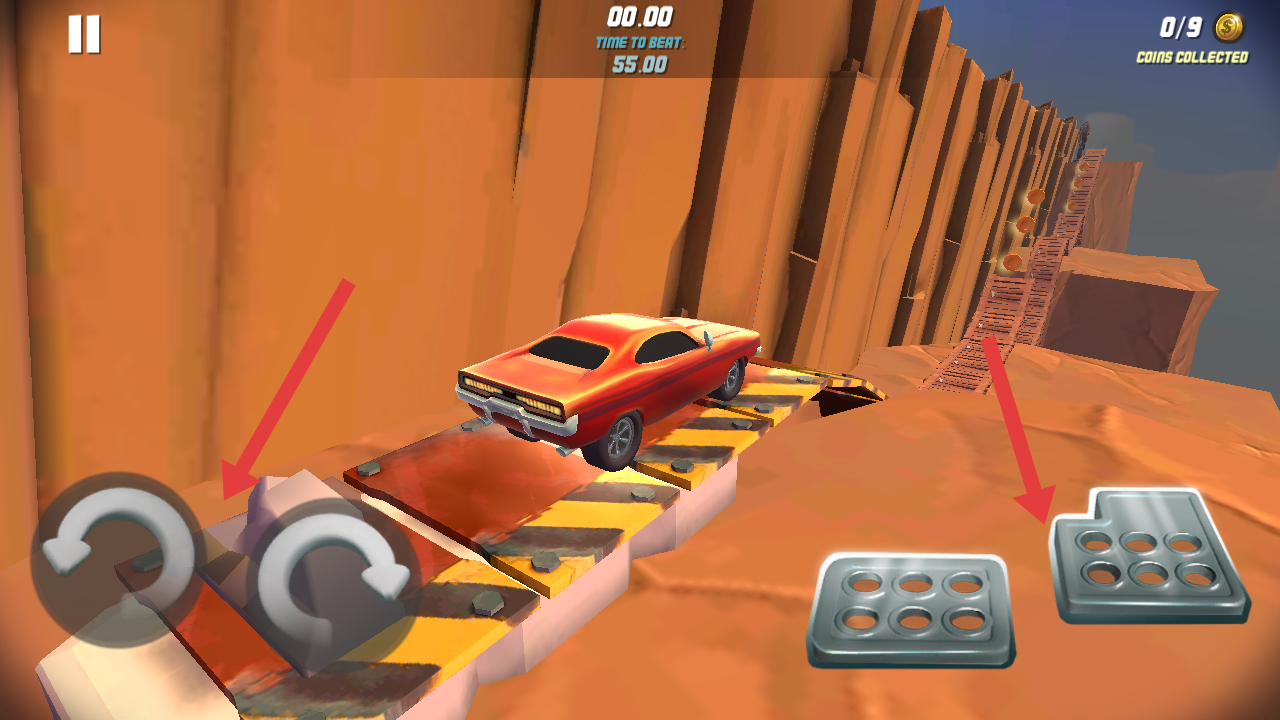This screenshot has width=1280, height=720.
Task: Pause the game with the pause icon
Action: [x=84, y=35]
